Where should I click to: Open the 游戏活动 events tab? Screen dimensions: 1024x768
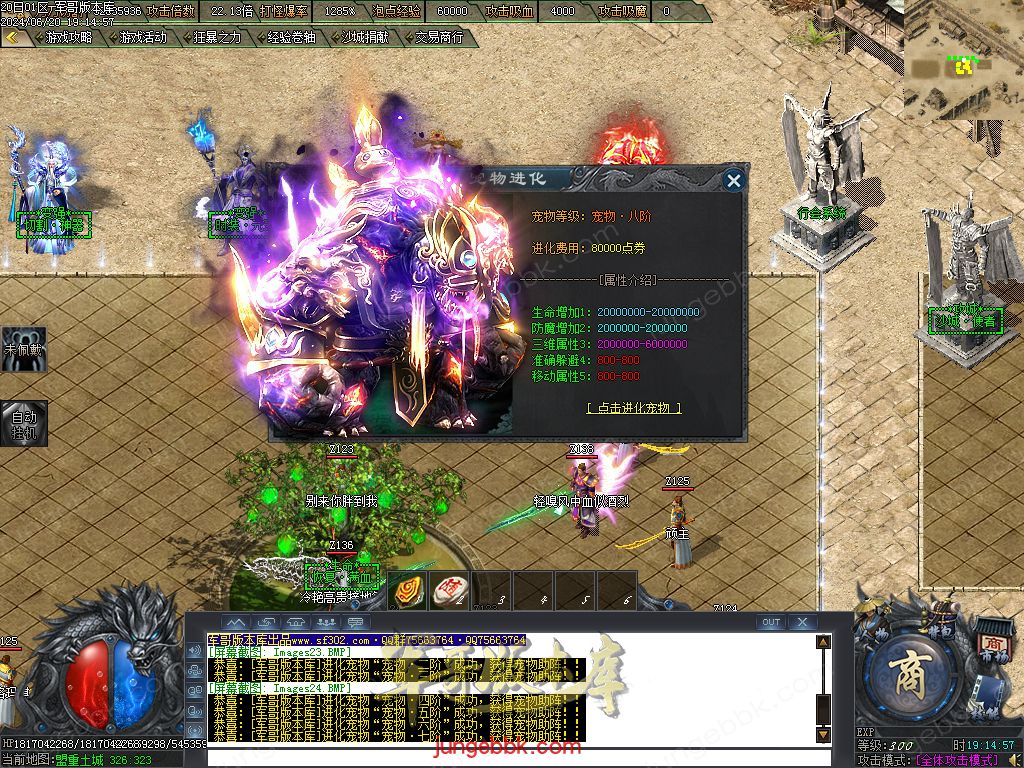pos(143,37)
